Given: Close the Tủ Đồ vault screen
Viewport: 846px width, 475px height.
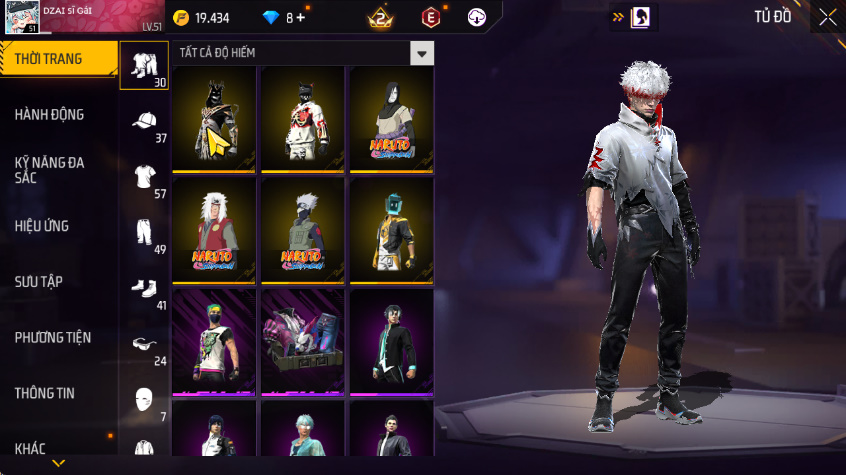Looking at the screenshot, I should (828, 17).
